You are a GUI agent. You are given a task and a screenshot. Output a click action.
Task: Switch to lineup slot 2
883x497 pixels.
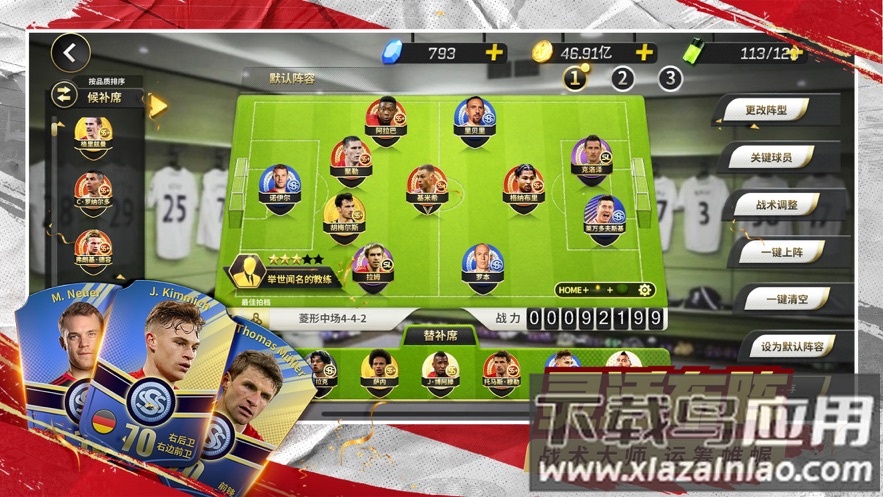(x=622, y=78)
